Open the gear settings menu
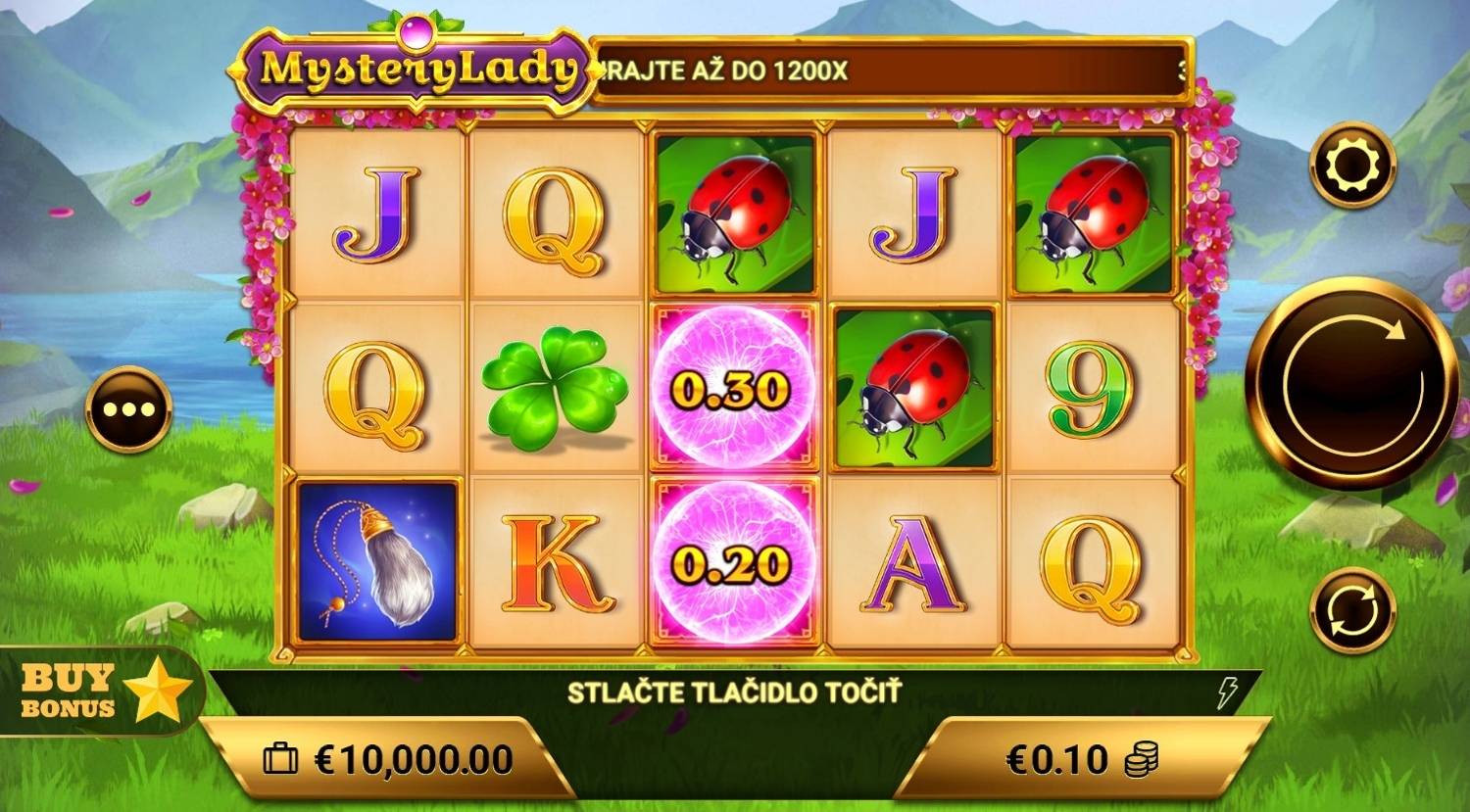The width and height of the screenshot is (1470, 812). click(1351, 165)
